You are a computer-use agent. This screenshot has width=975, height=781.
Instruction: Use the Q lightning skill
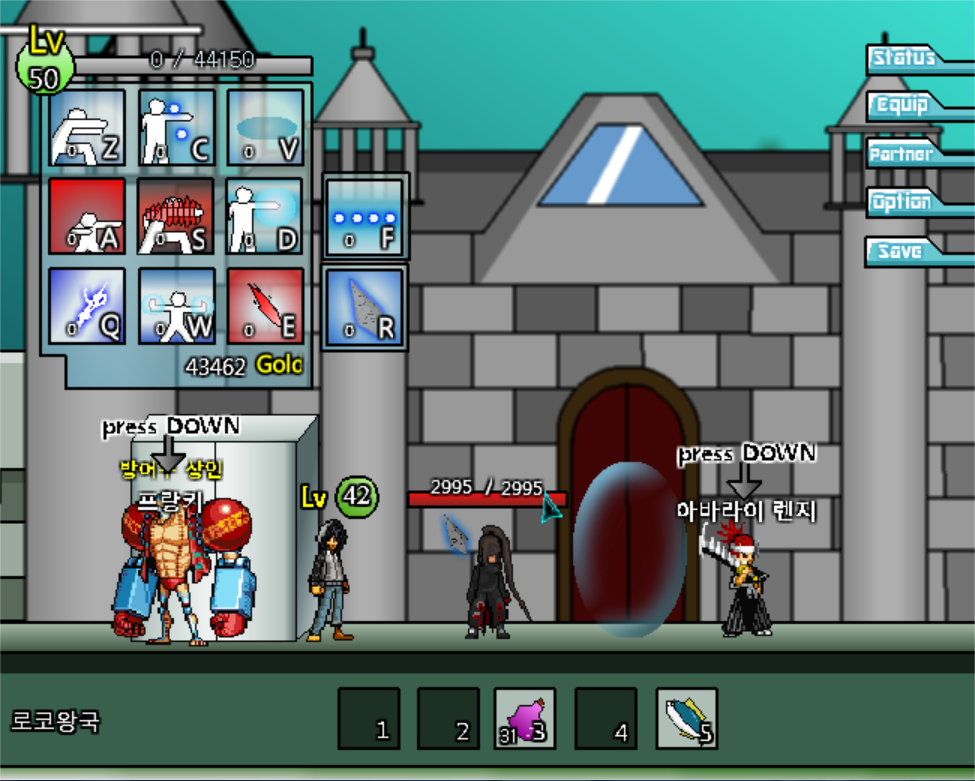click(87, 305)
